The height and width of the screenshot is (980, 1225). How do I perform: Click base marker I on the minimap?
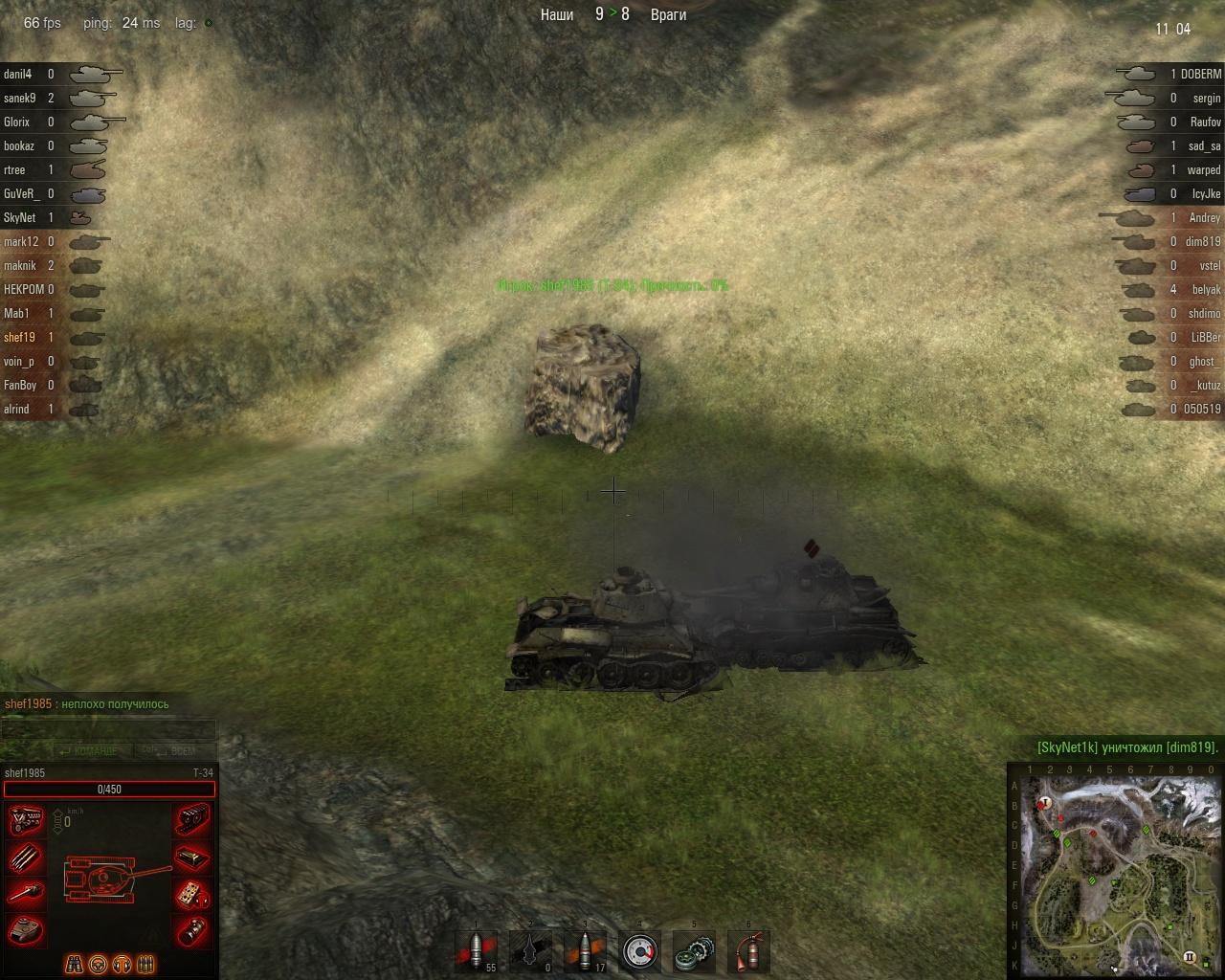[x=1046, y=802]
